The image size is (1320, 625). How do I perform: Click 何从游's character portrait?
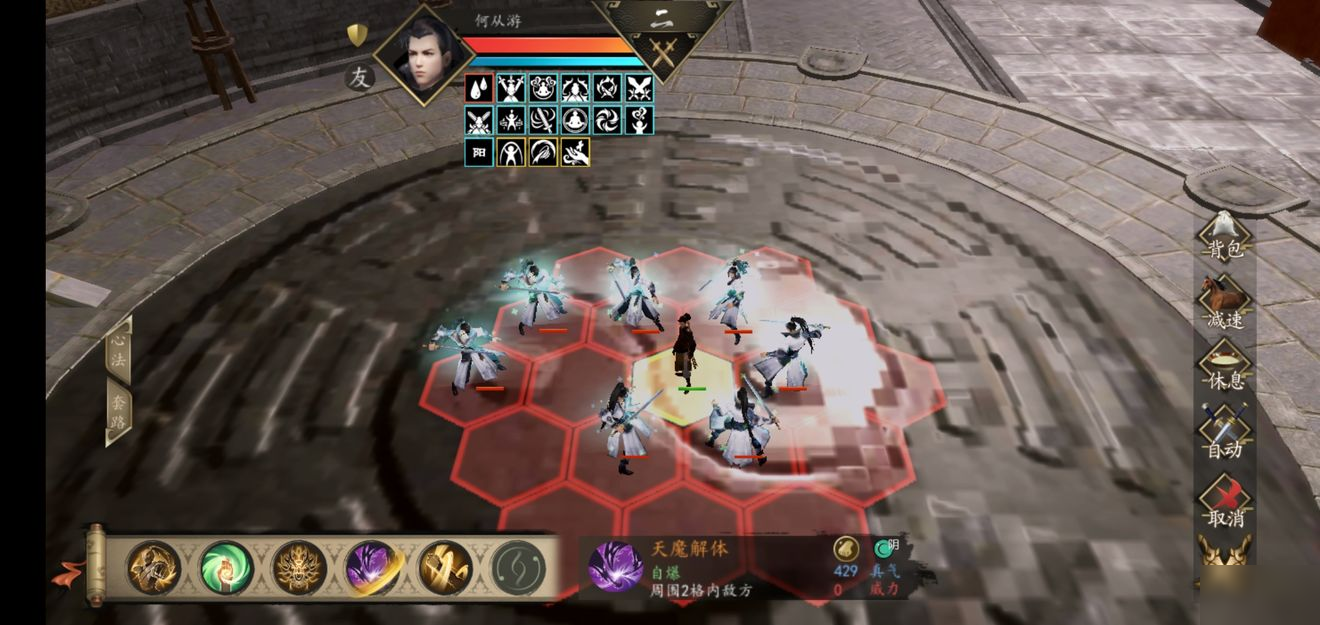[x=423, y=55]
